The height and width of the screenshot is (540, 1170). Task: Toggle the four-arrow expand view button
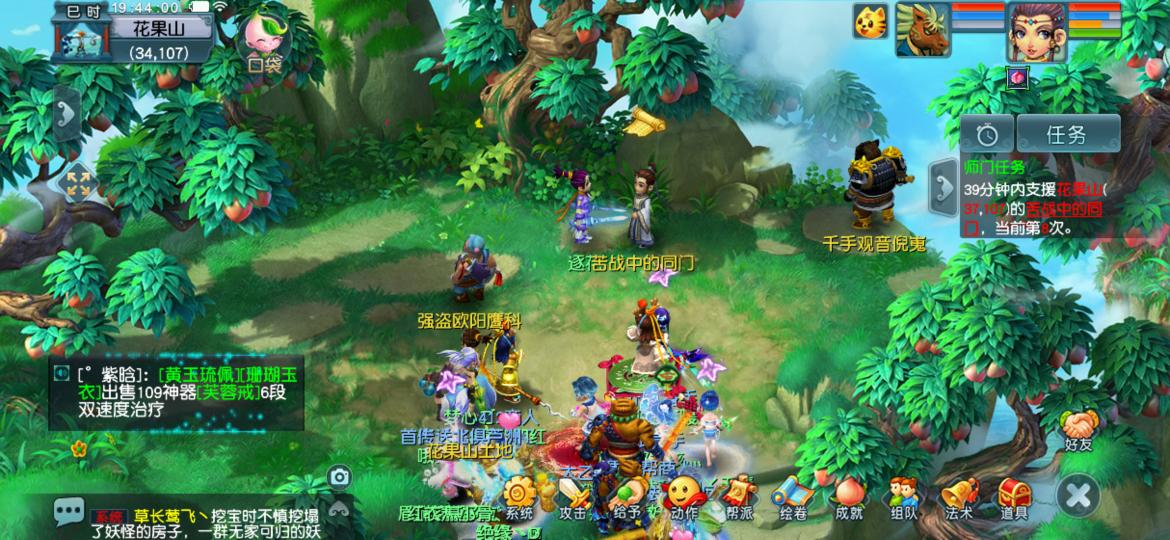[77, 183]
